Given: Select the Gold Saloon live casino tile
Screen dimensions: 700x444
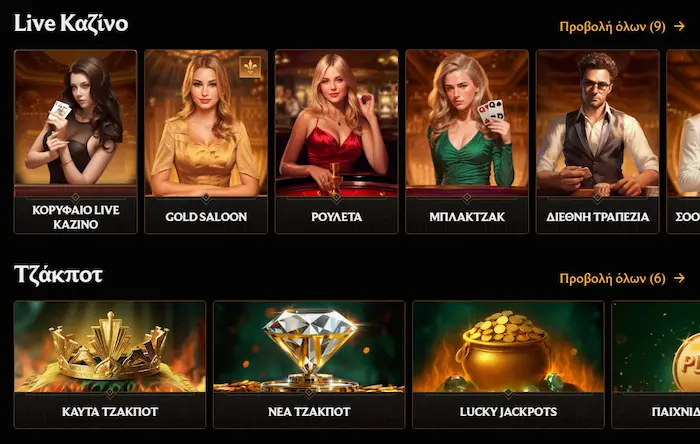Looking at the screenshot, I should point(206,140).
